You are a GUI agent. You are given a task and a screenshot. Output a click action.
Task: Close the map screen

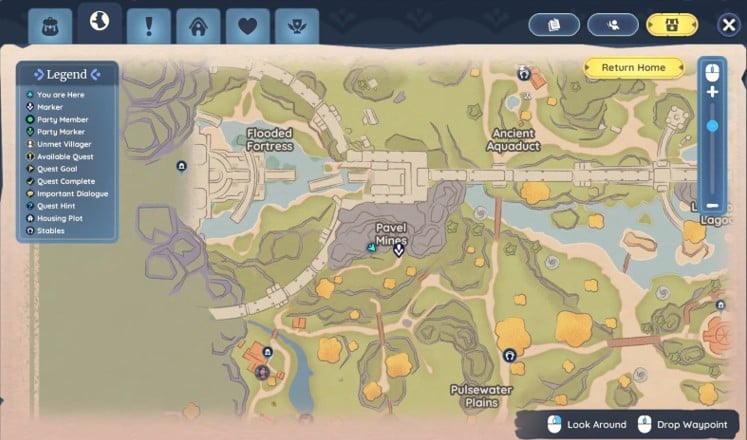[729, 24]
